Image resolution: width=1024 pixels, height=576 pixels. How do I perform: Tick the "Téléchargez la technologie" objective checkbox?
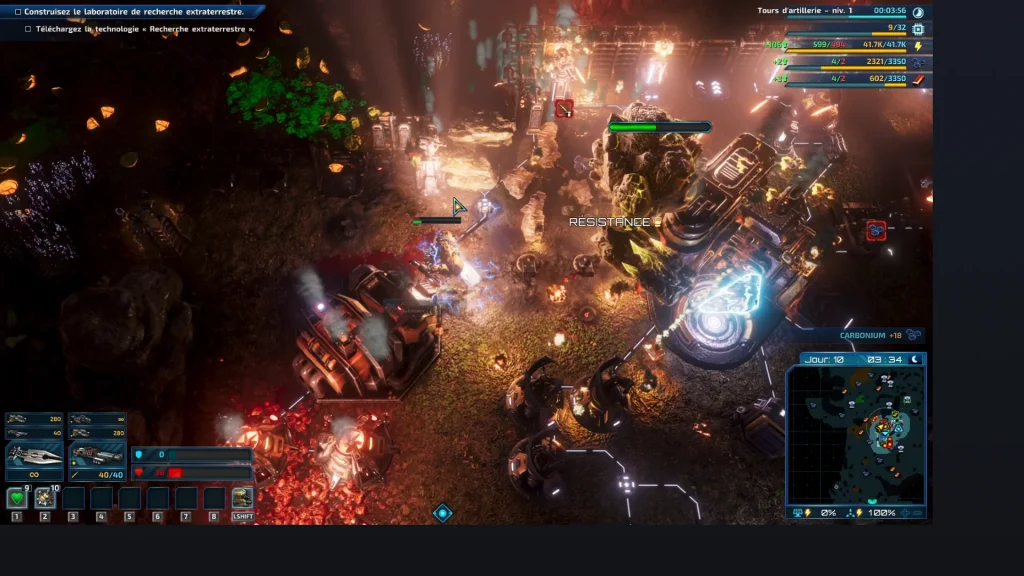pos(28,29)
